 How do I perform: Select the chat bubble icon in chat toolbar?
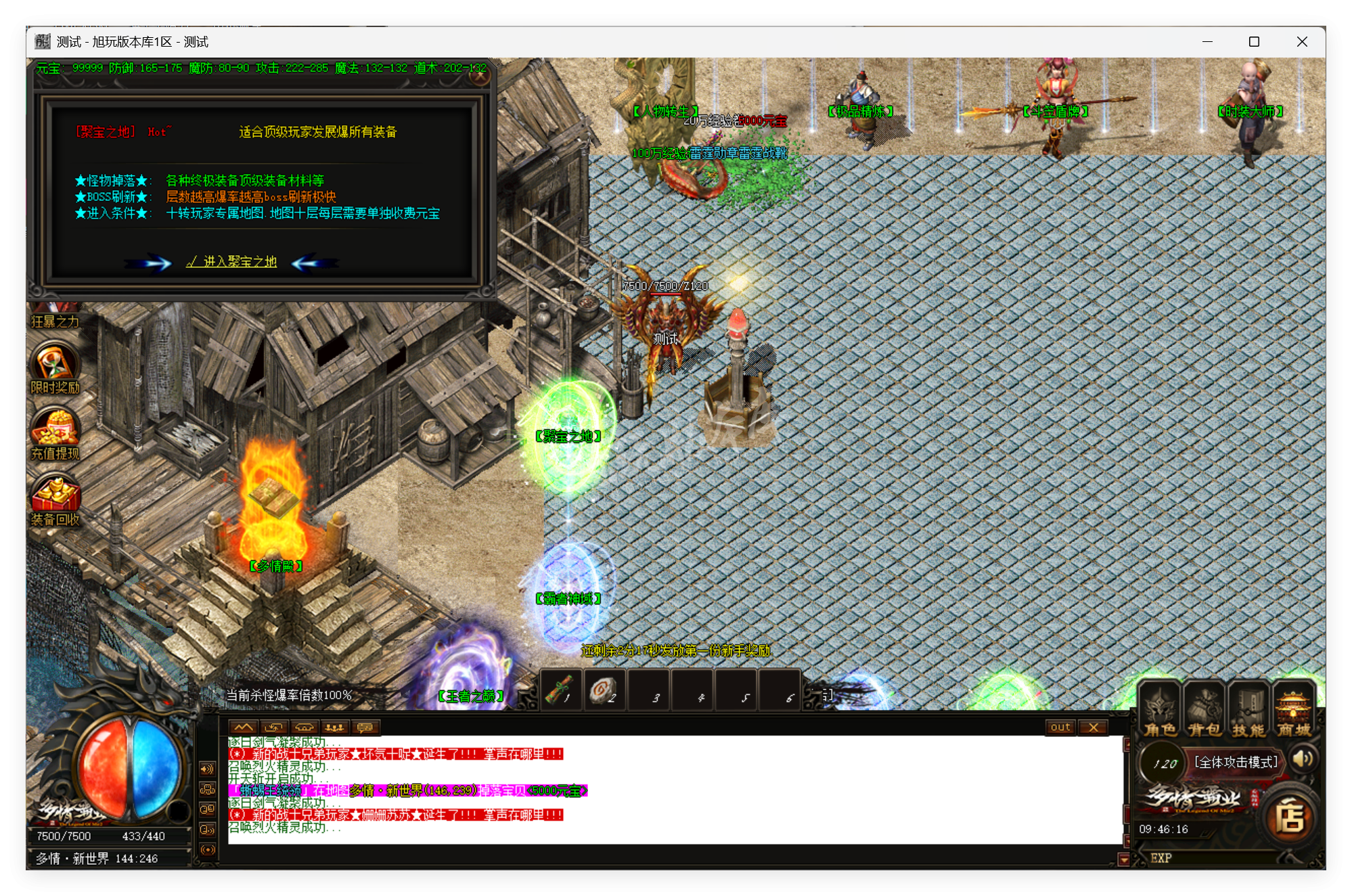[366, 728]
